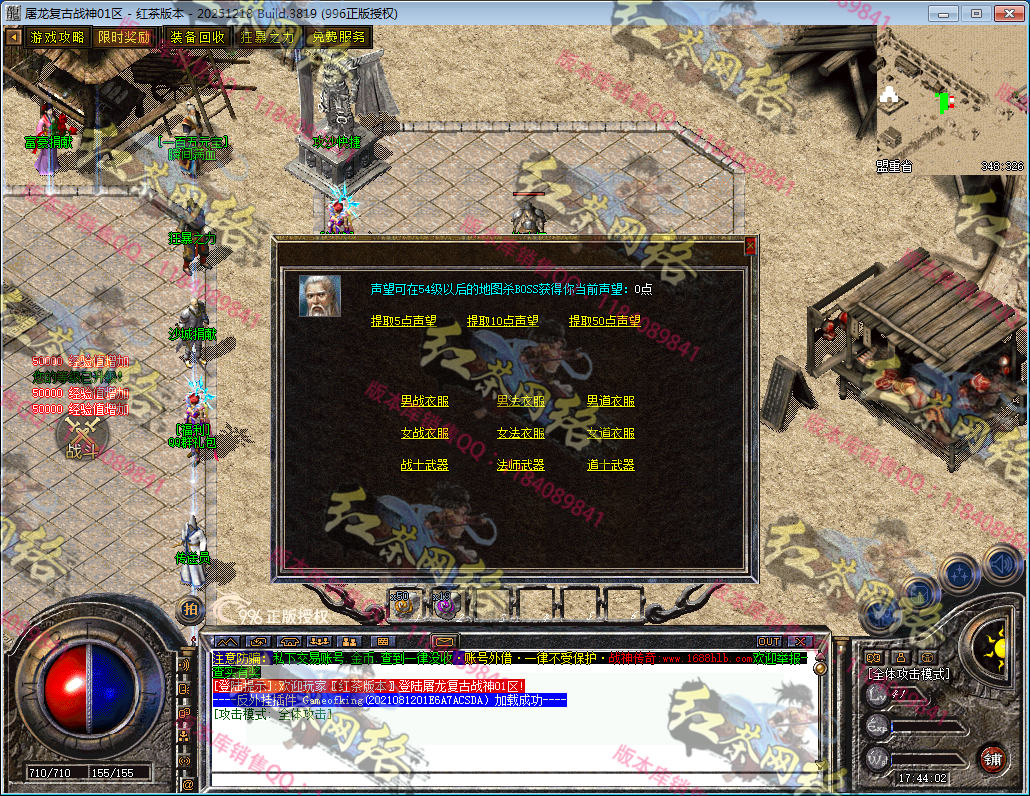Click the minimap in the corner

(x=951, y=100)
